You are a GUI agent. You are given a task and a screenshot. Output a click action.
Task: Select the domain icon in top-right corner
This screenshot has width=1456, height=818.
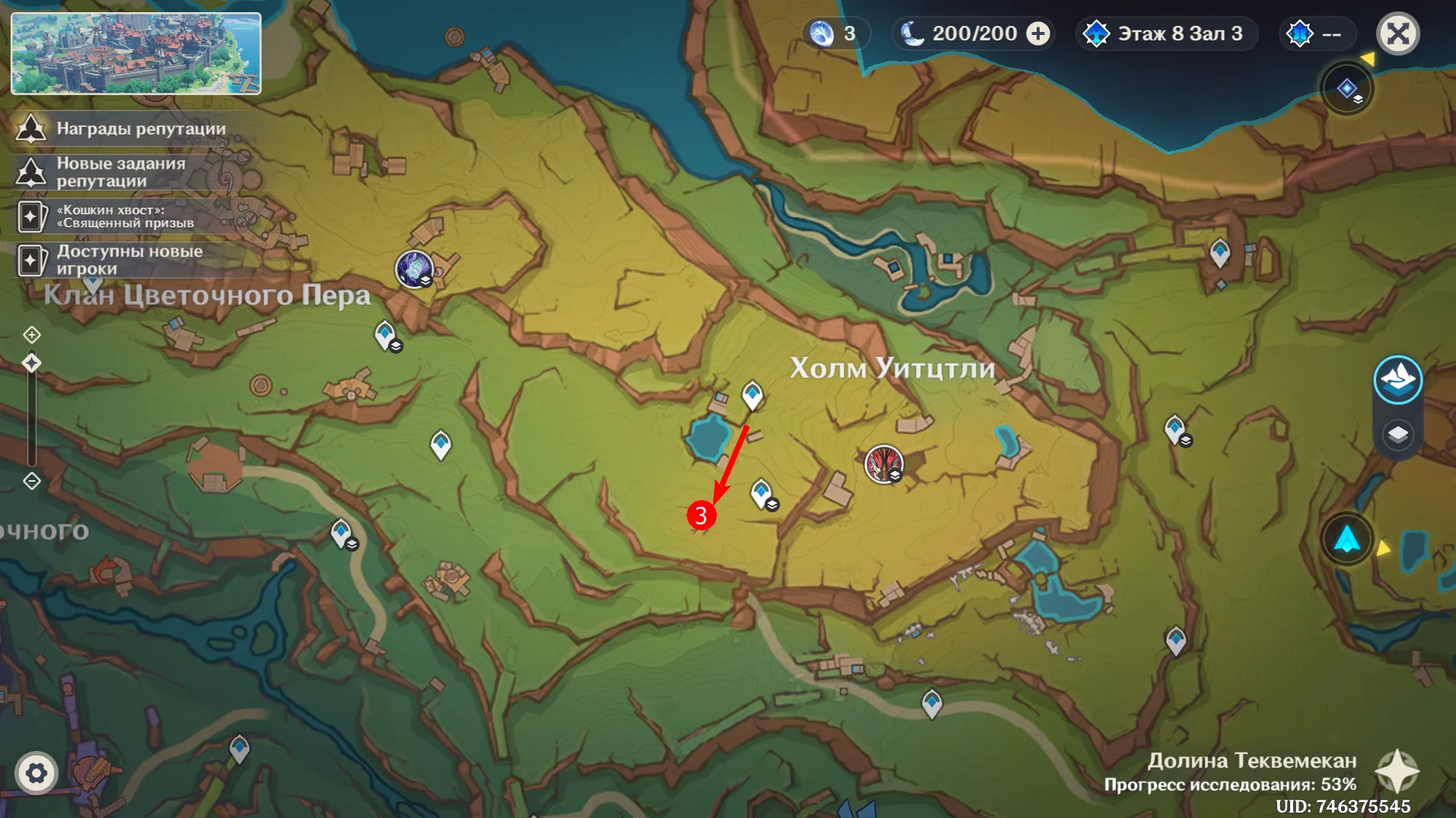(x=1346, y=89)
